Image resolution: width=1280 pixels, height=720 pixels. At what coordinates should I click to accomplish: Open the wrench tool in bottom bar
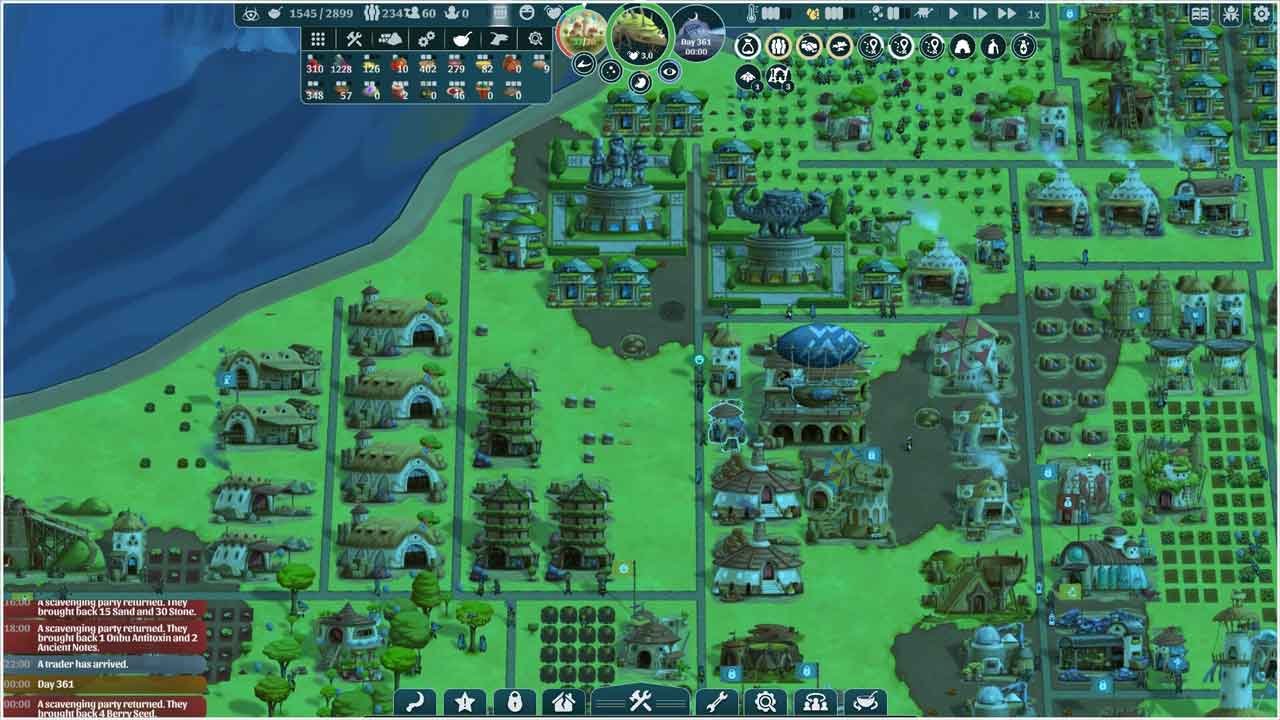coord(716,702)
